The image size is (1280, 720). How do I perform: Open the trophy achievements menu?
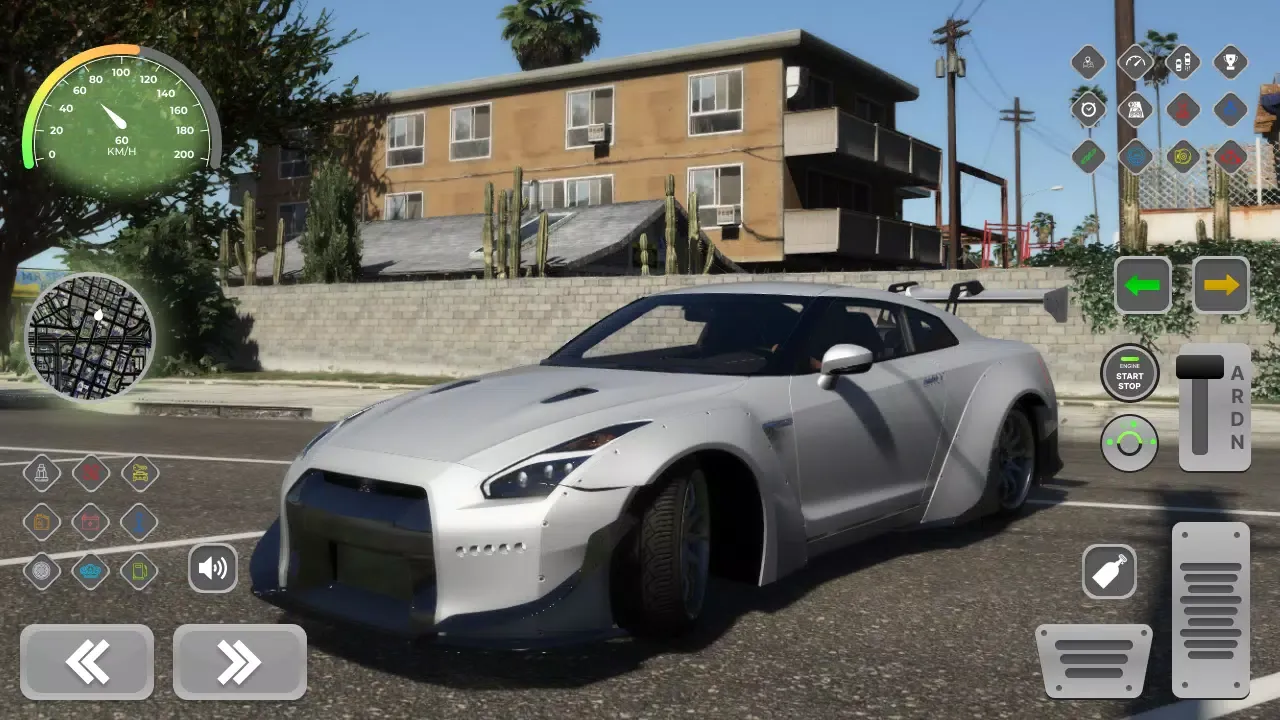[x=1229, y=62]
